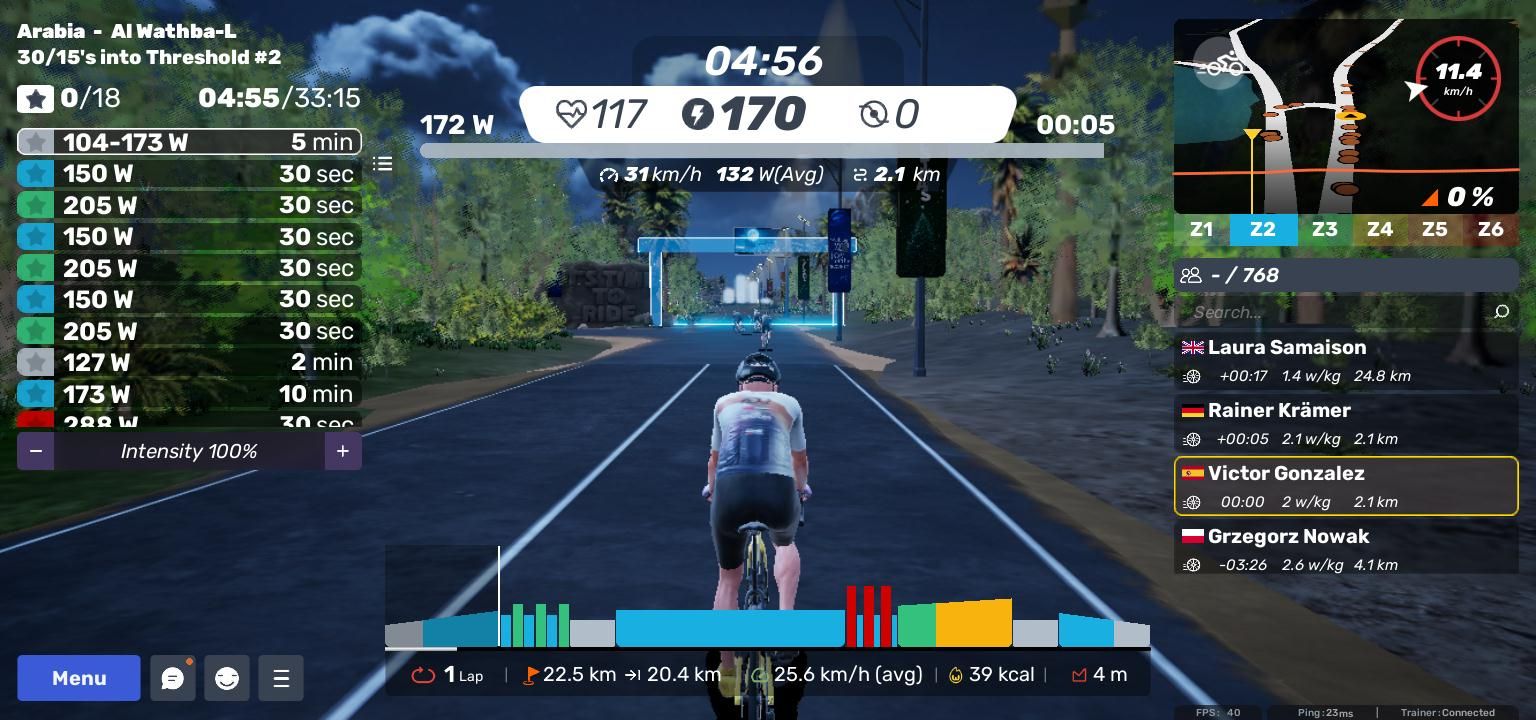
Task: Open the chat message bubble icon
Action: pos(172,679)
